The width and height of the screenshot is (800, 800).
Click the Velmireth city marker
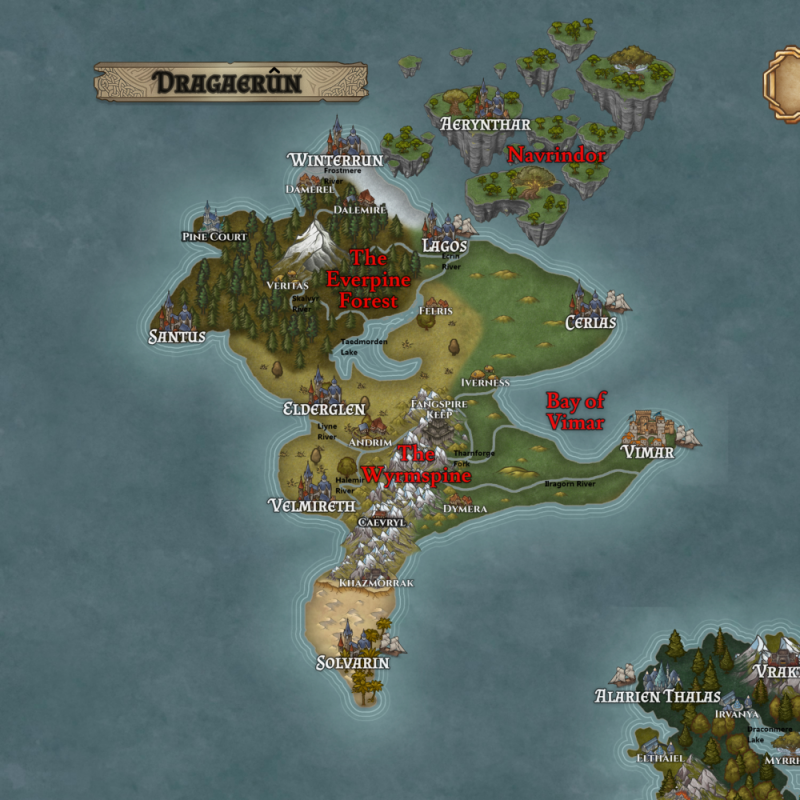(x=313, y=482)
